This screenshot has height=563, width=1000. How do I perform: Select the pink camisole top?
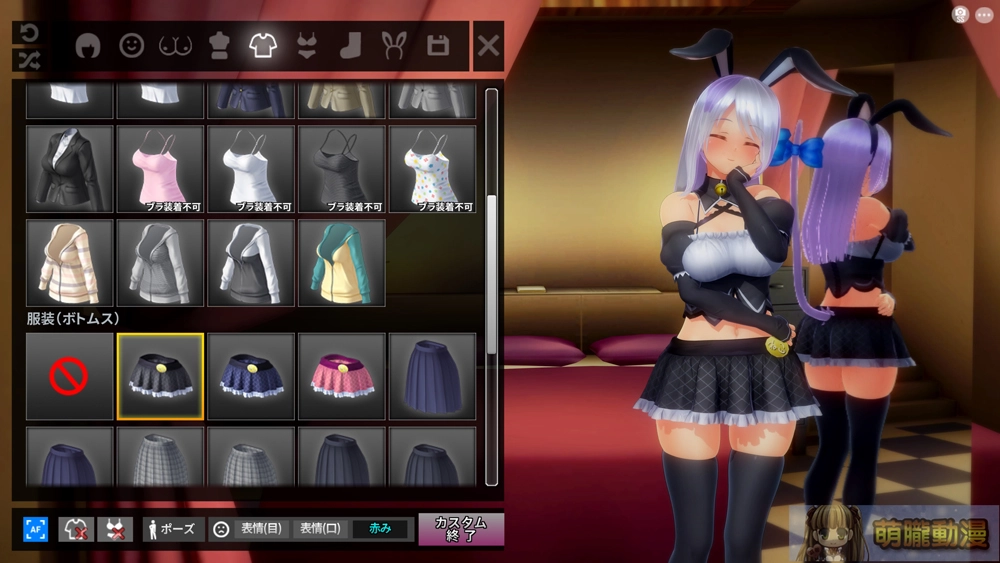coord(160,168)
